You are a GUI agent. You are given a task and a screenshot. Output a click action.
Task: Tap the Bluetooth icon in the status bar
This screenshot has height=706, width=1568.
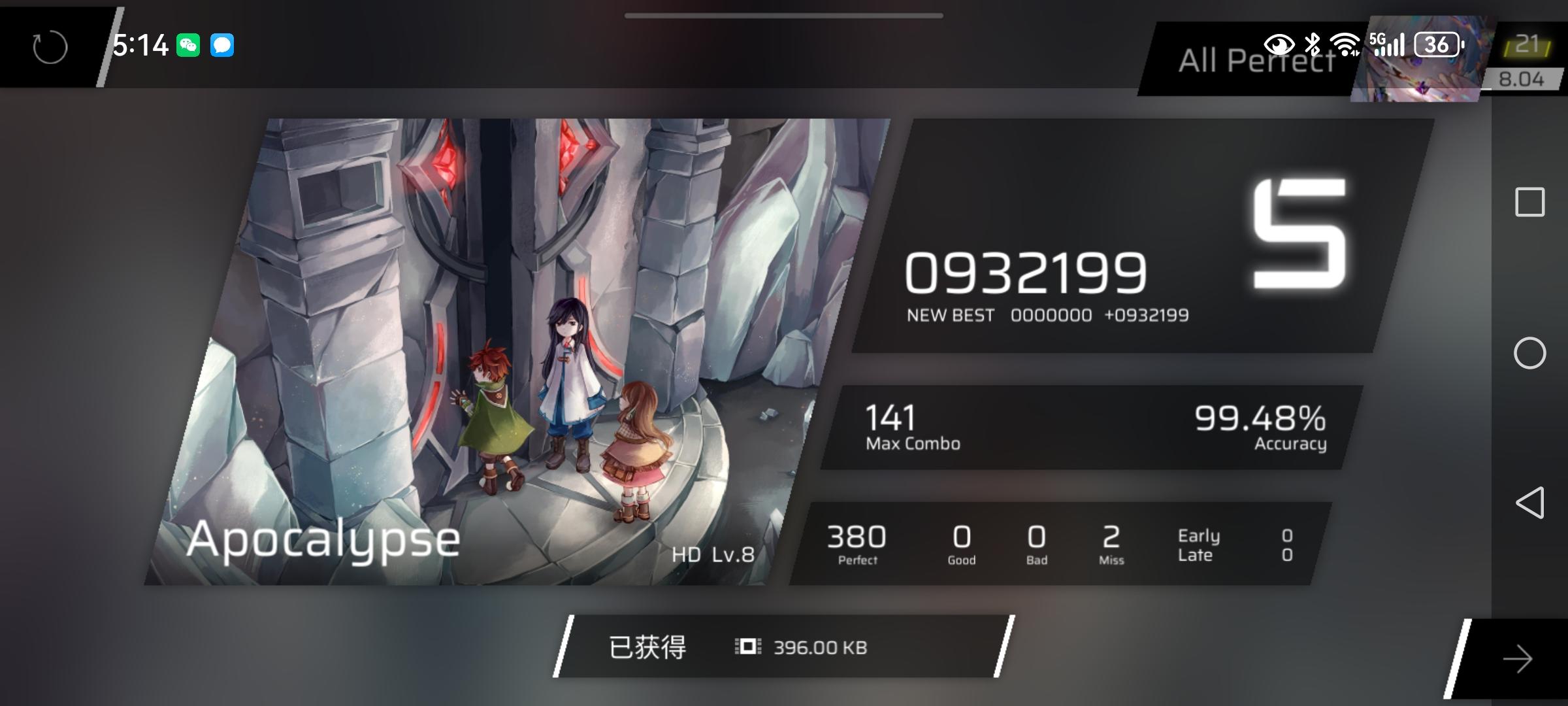point(1313,44)
